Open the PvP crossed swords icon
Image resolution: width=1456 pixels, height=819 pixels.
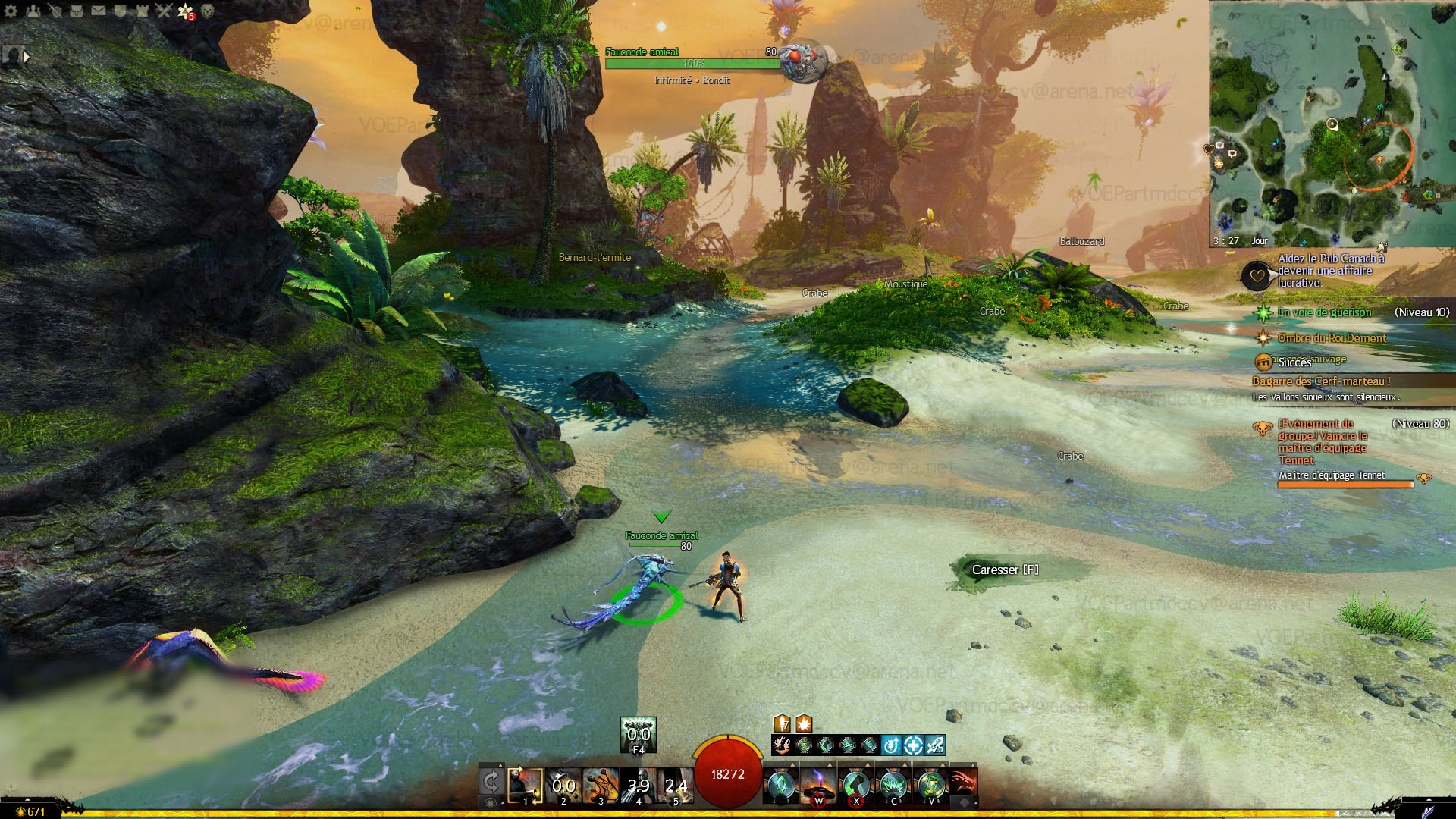point(164,11)
